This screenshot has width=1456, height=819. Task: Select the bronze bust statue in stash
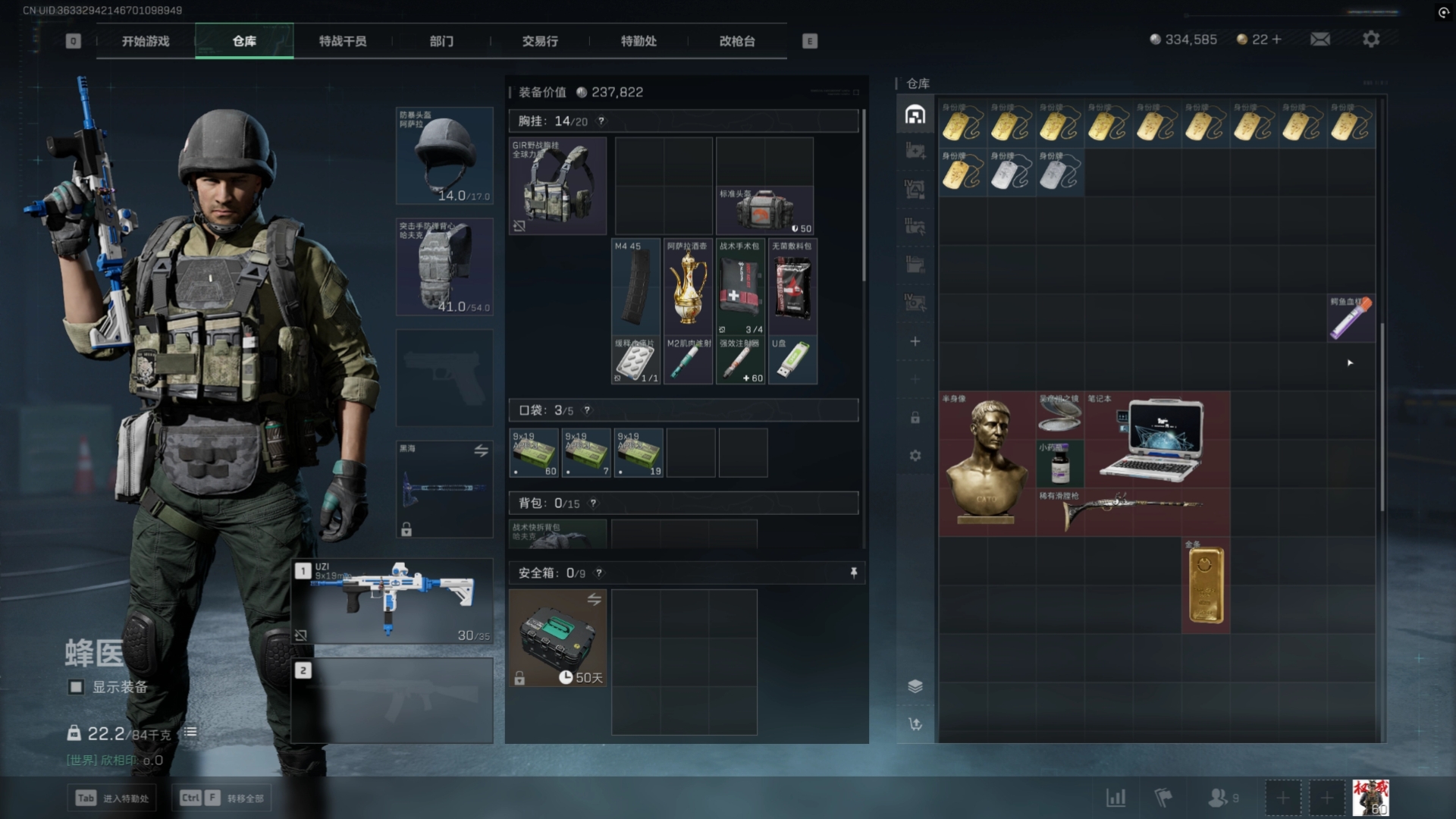click(987, 463)
